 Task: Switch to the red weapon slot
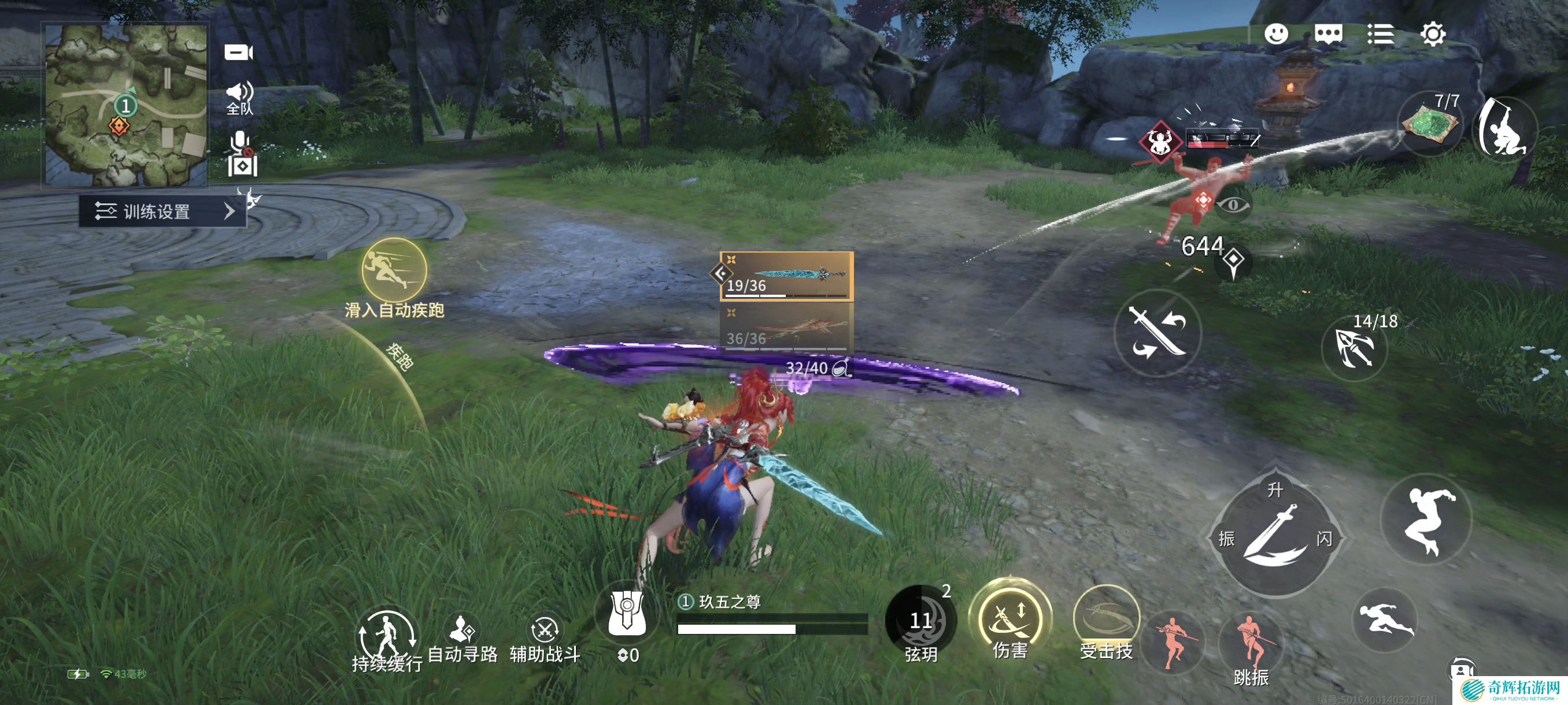[x=786, y=327]
